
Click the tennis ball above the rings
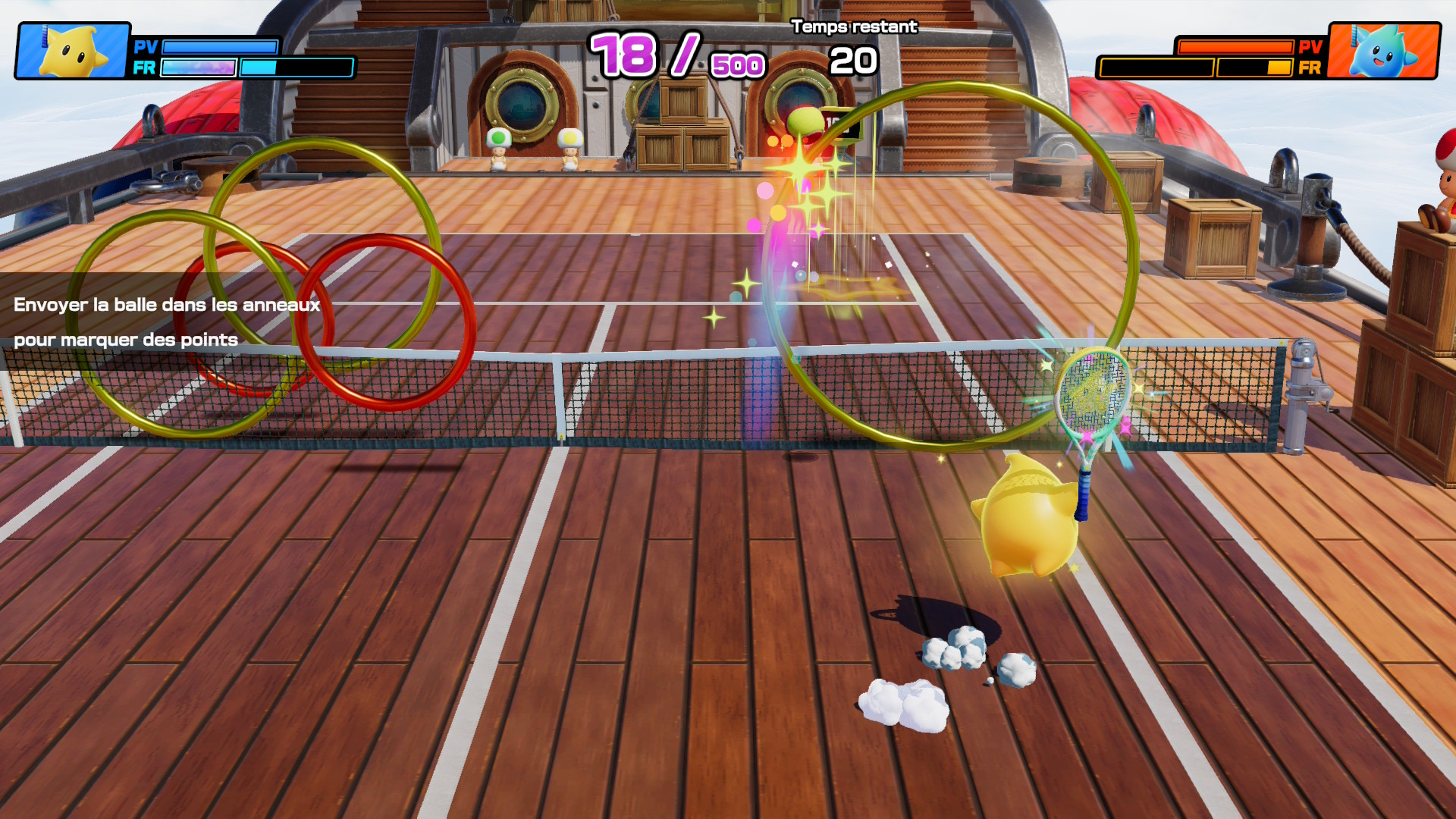(x=804, y=121)
